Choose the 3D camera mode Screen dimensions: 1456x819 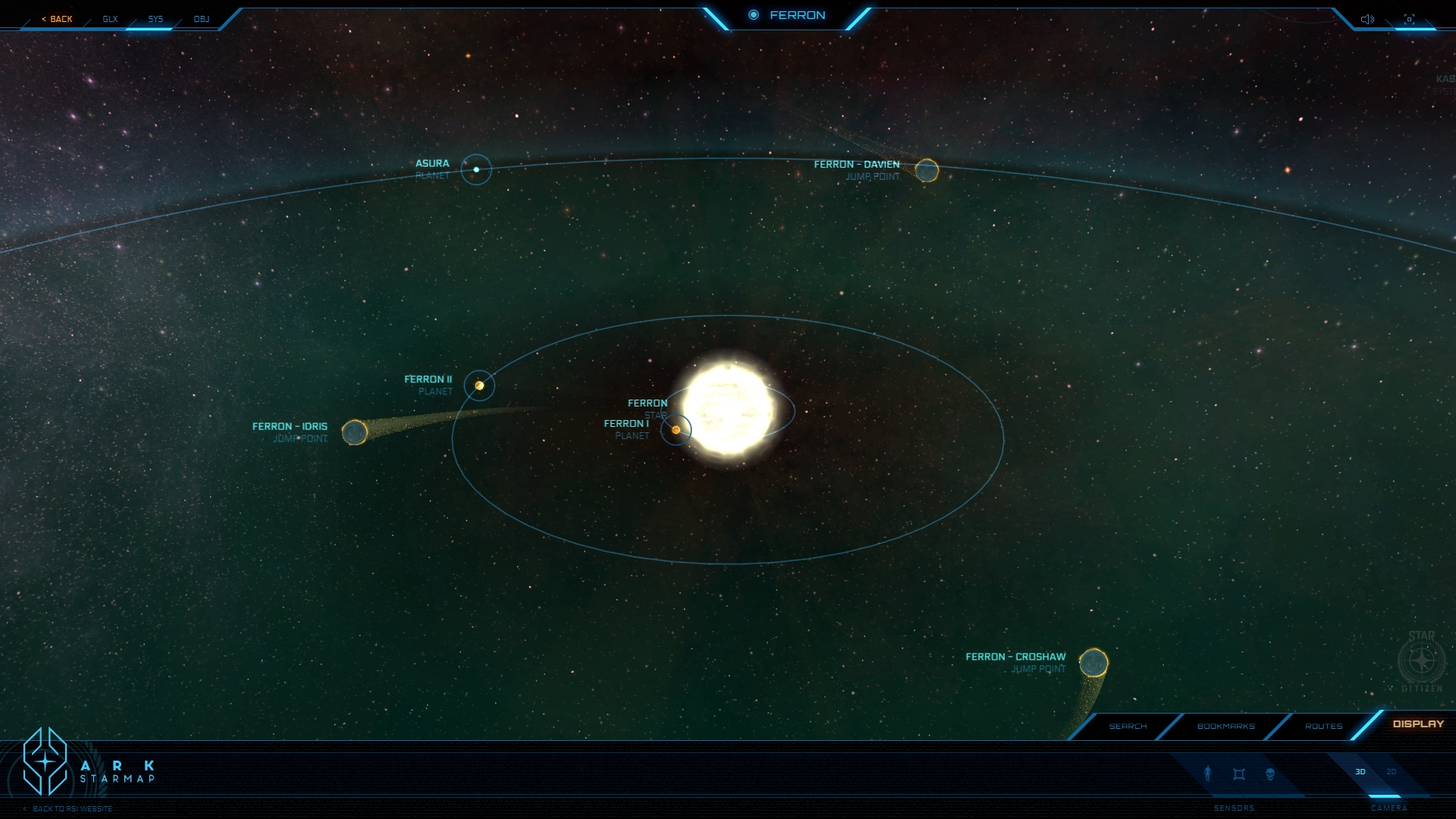pyautogui.click(x=1360, y=772)
